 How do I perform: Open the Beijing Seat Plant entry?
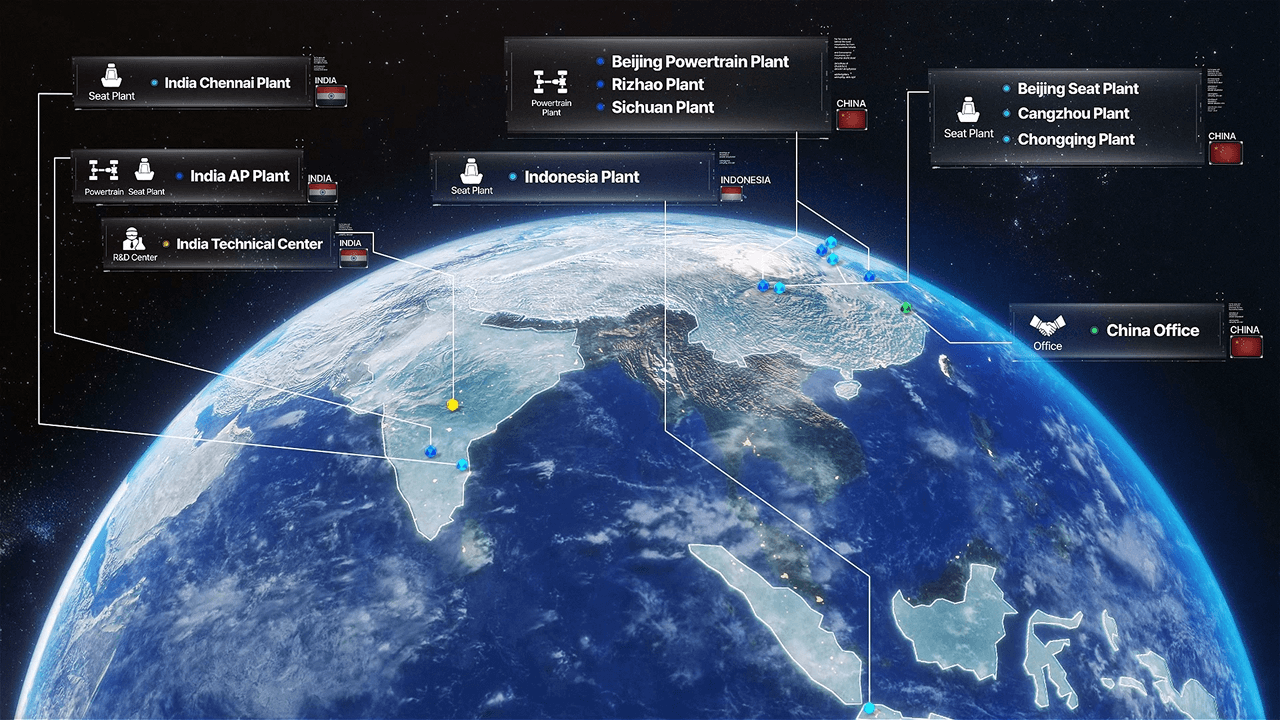point(1078,89)
